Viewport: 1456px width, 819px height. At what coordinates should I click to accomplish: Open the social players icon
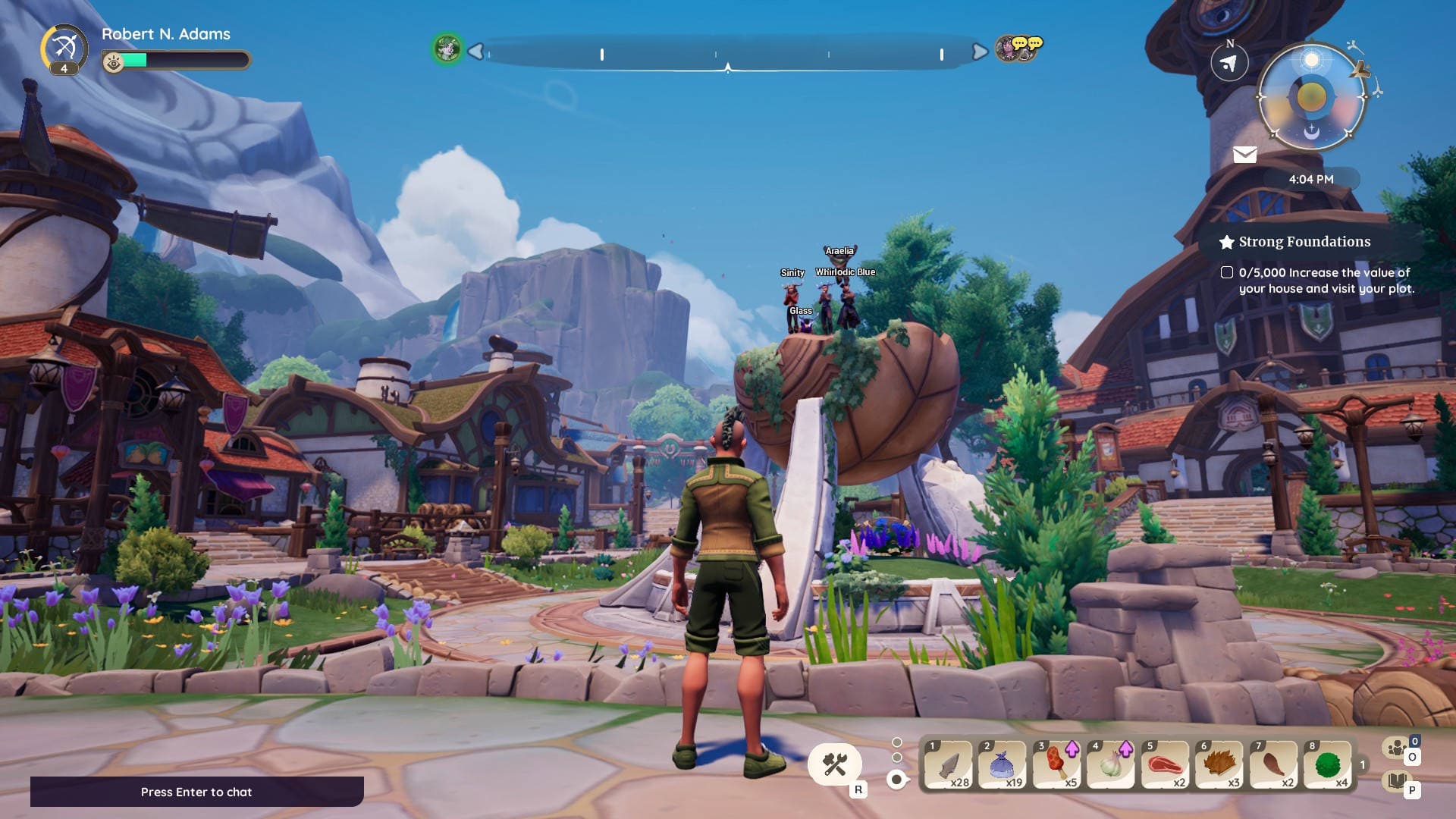(x=1396, y=748)
